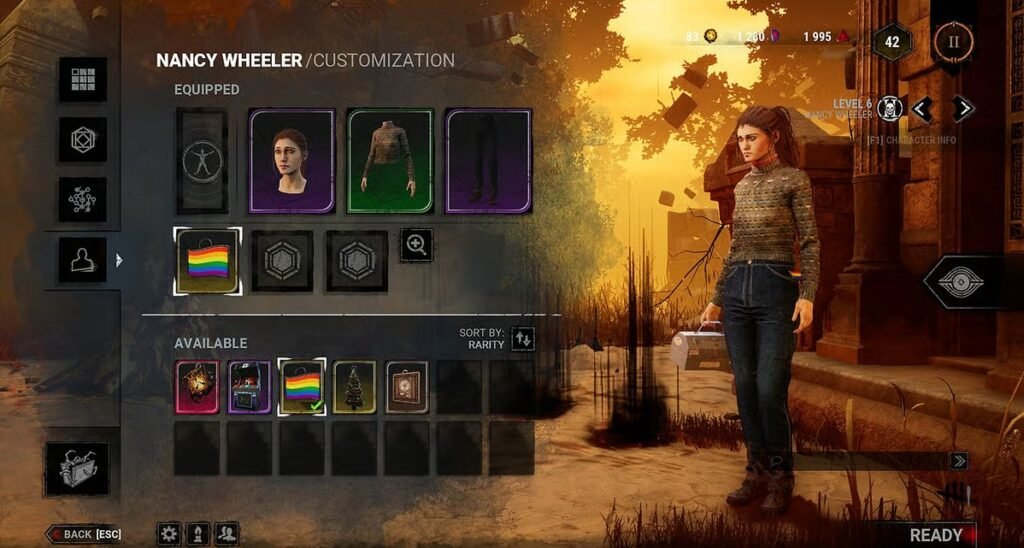Open the friends list icon
Viewport: 1024px width, 548px height.
tap(227, 533)
